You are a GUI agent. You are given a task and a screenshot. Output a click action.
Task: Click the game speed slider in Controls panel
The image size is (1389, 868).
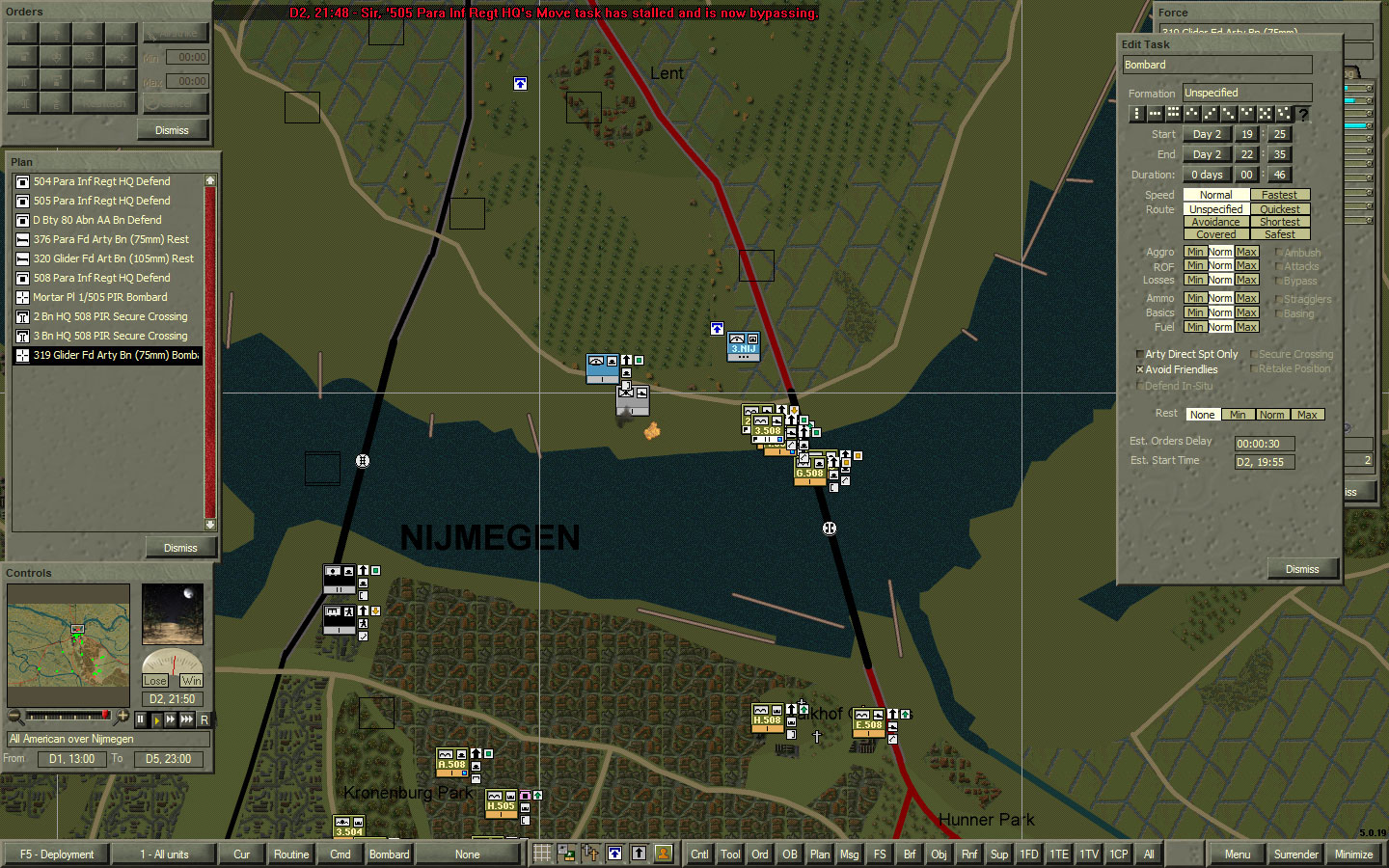pos(68,717)
